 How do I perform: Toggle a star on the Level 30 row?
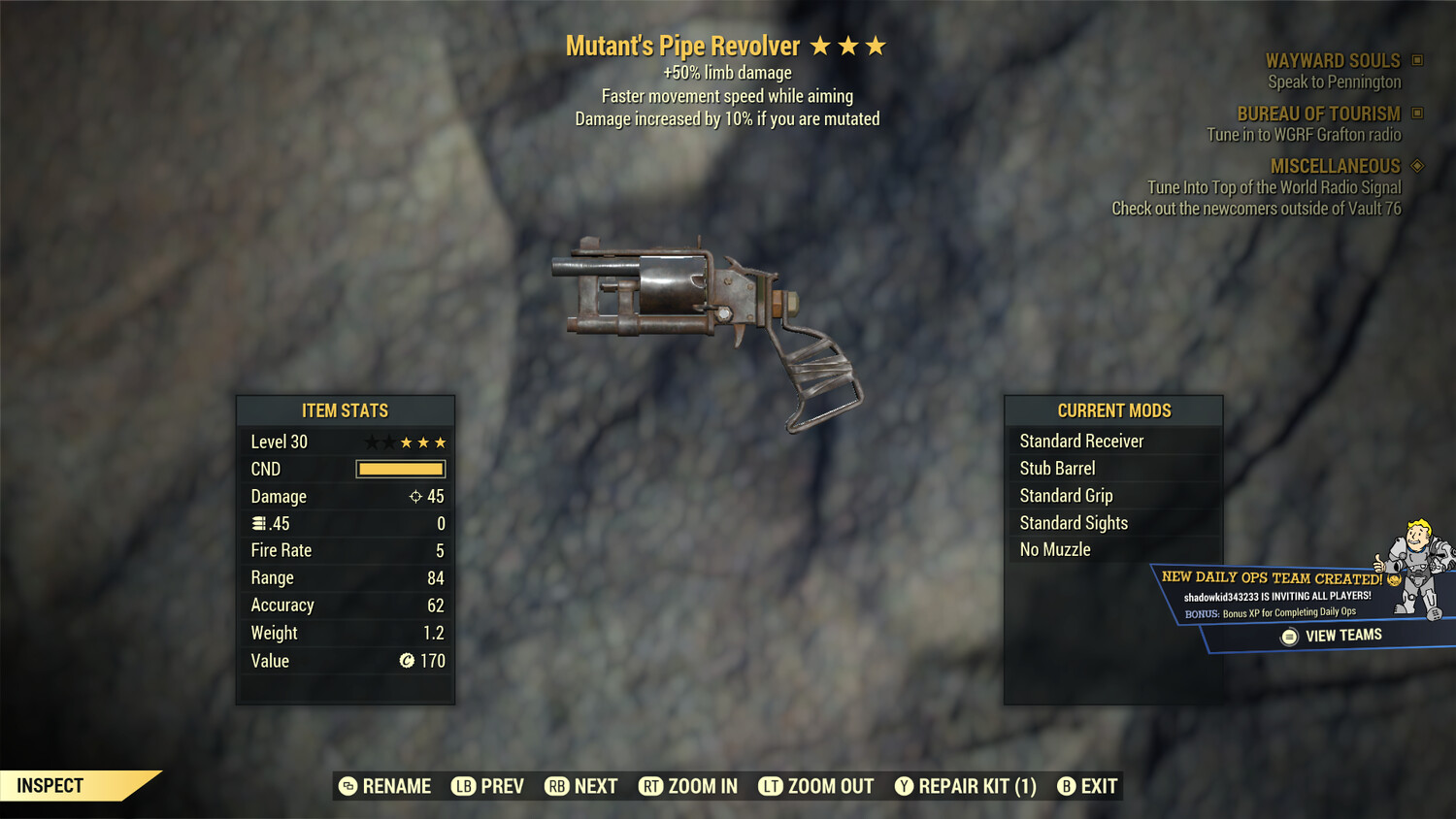click(x=405, y=442)
